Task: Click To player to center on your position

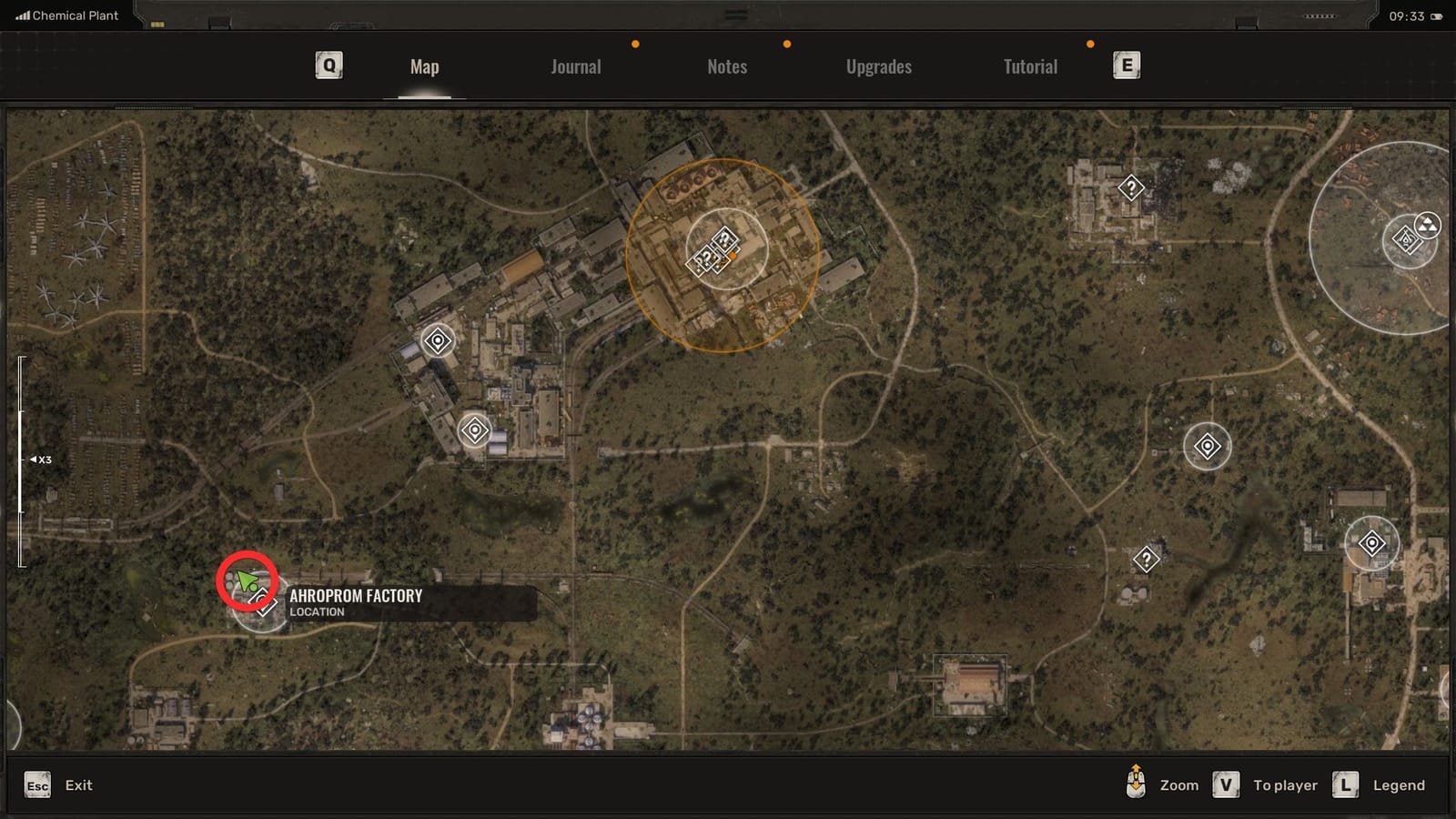Action: (1284, 784)
